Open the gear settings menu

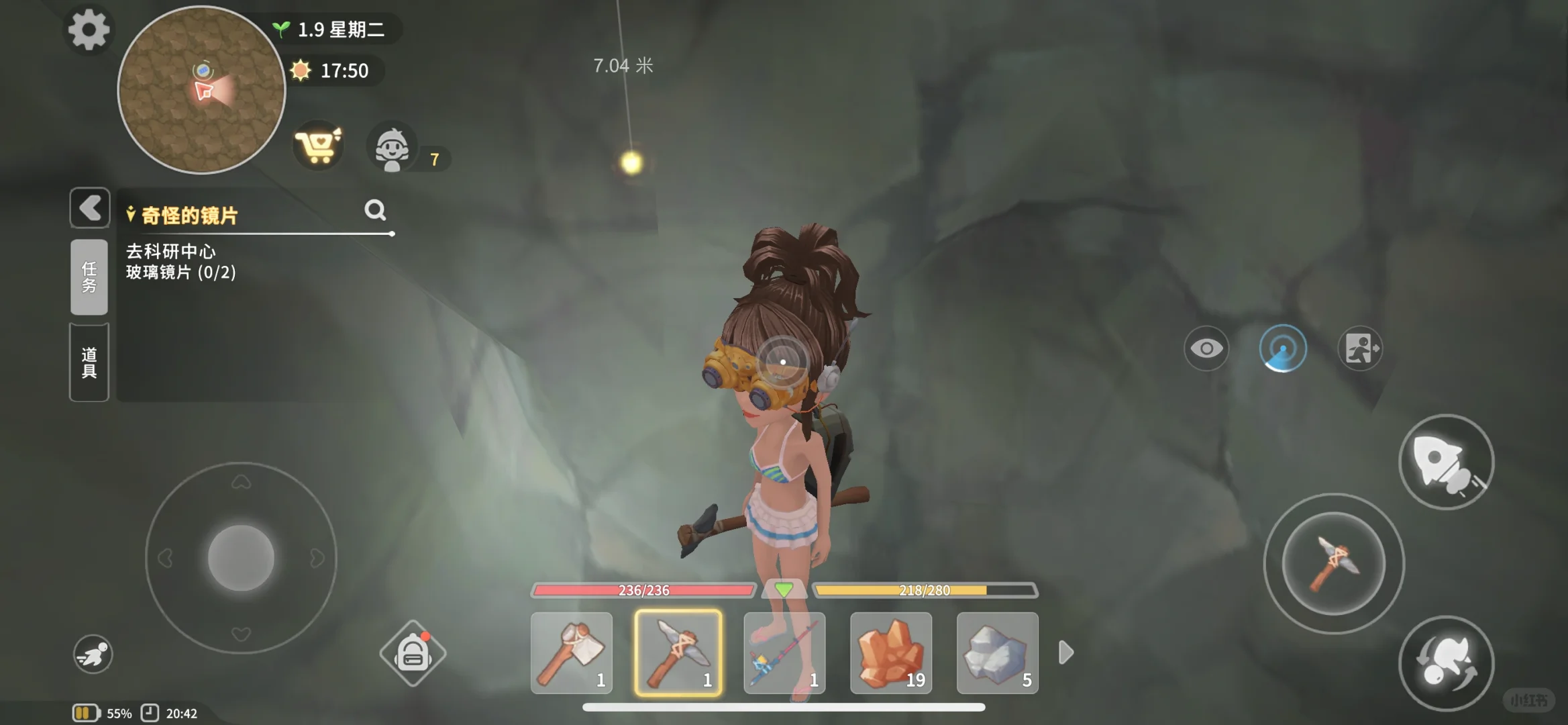89,30
